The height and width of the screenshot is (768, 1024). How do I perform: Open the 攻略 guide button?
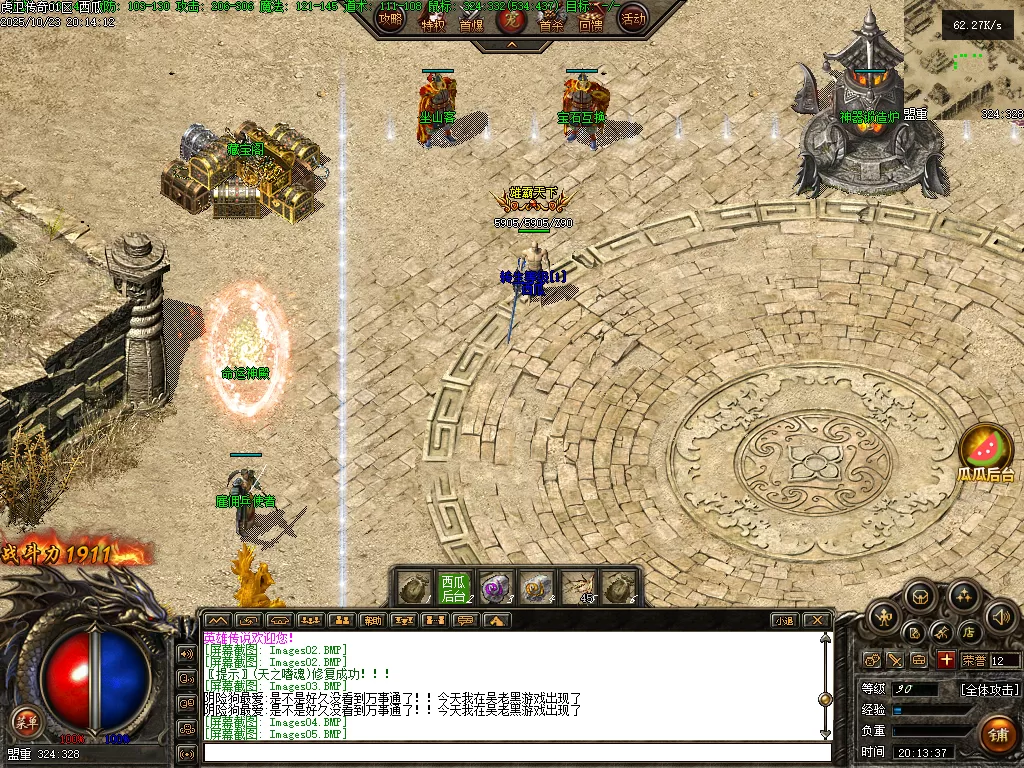(x=390, y=18)
